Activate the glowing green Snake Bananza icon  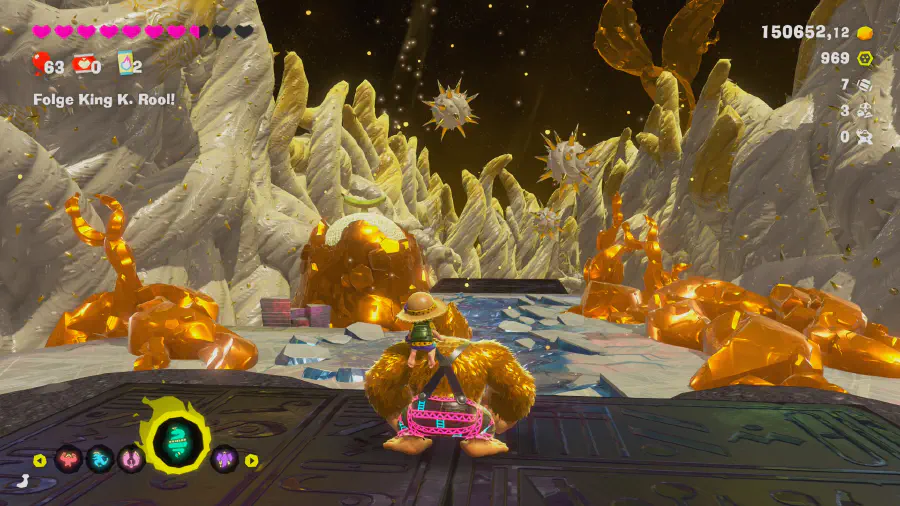[x=178, y=436]
